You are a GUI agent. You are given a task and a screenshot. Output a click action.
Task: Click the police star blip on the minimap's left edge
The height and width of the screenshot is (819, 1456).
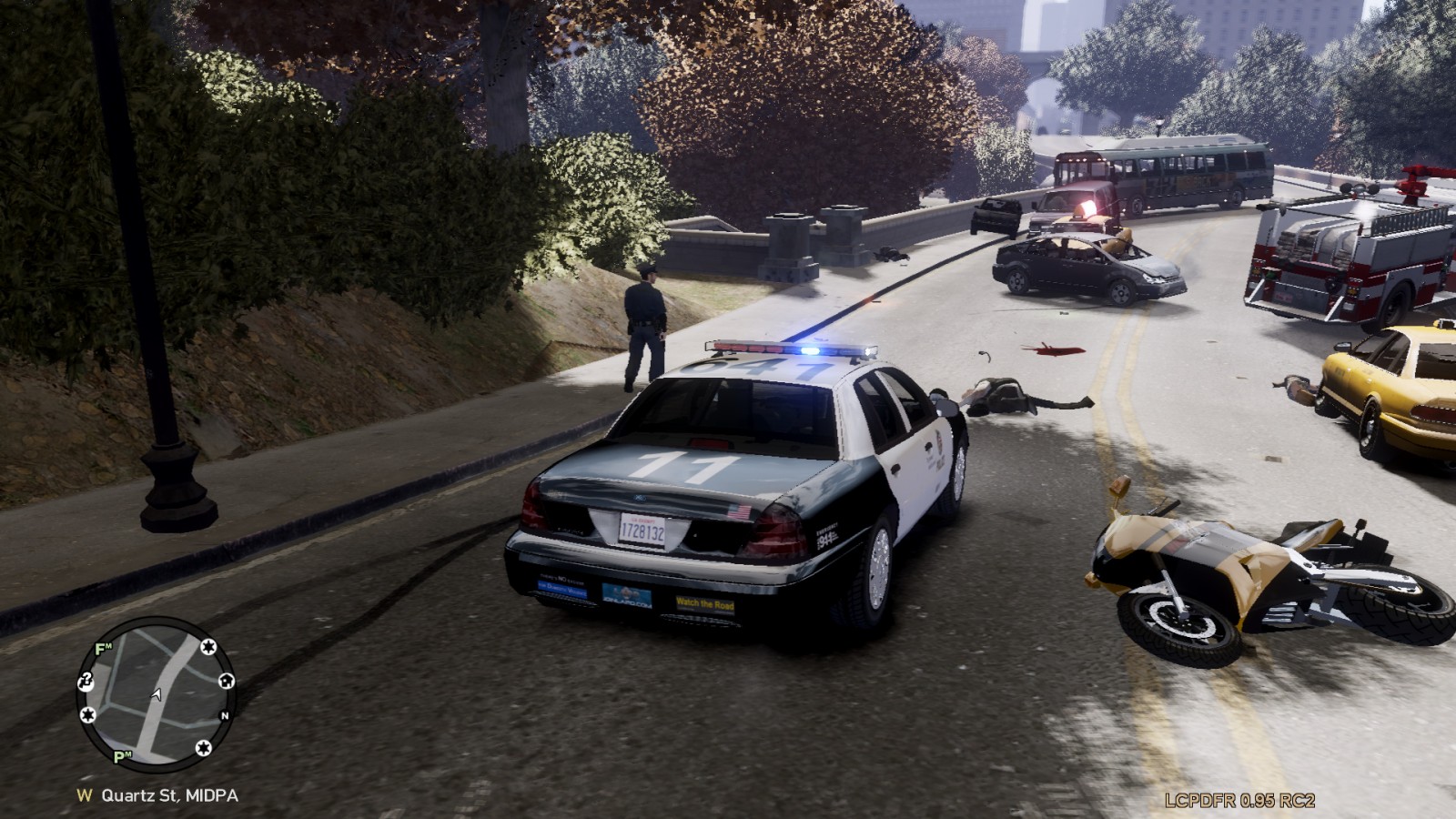(x=89, y=714)
